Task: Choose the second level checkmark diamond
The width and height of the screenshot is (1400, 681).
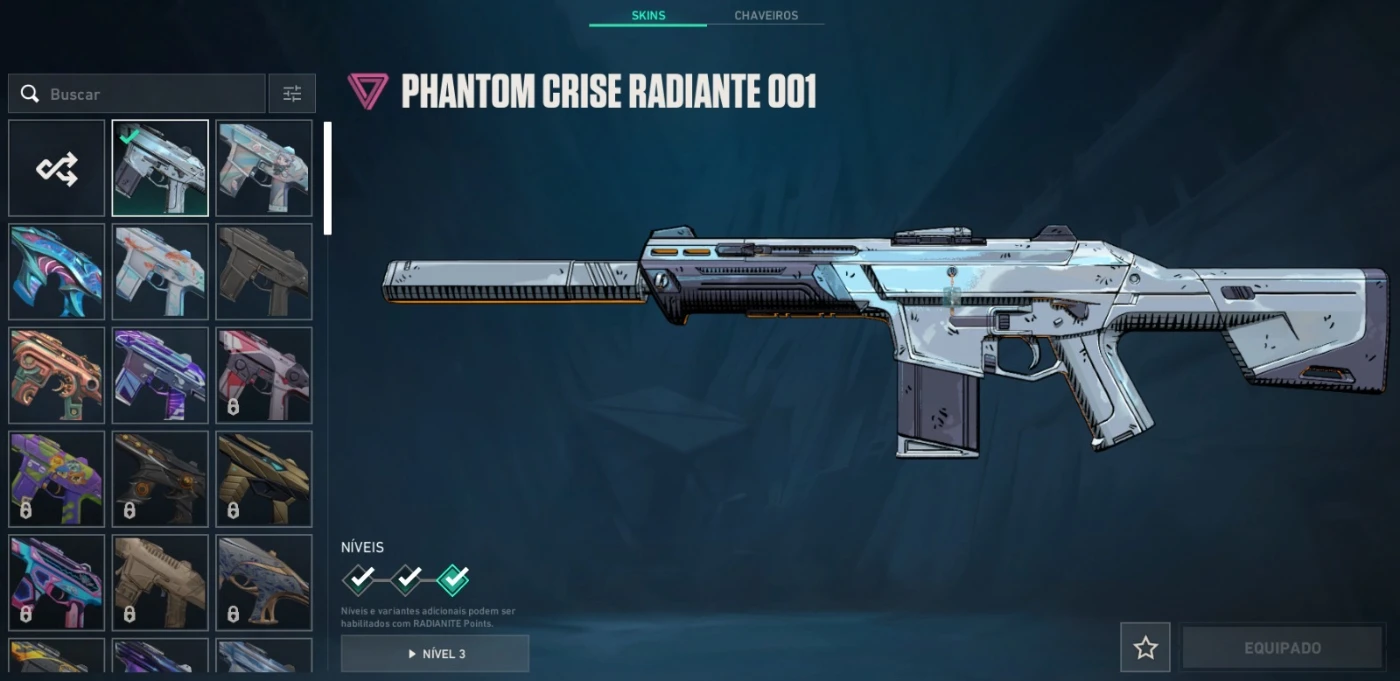Action: (x=406, y=578)
